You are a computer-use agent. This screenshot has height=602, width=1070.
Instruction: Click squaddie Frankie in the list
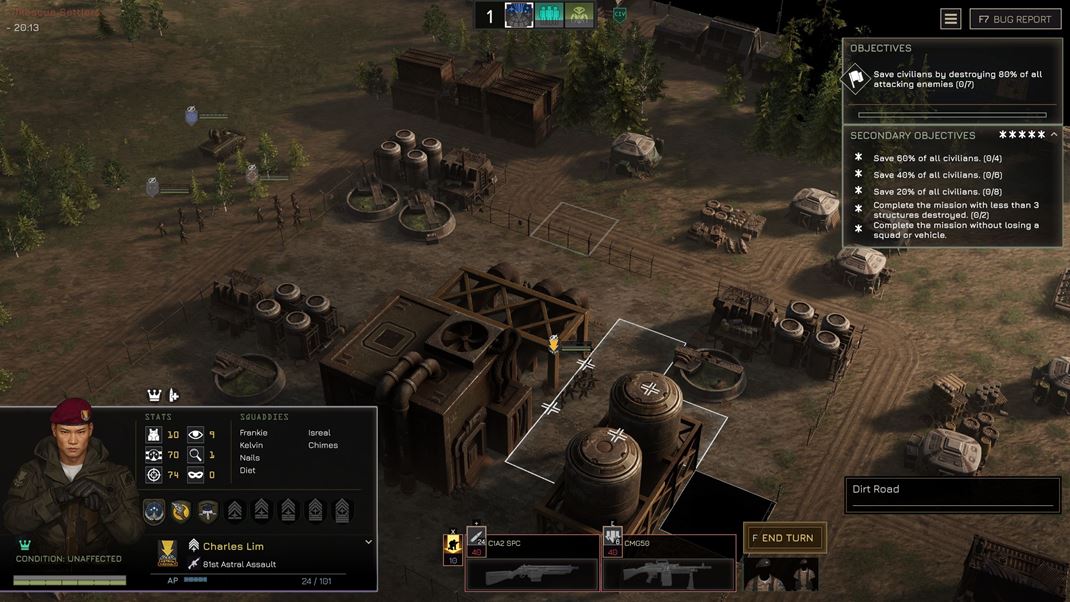click(254, 433)
